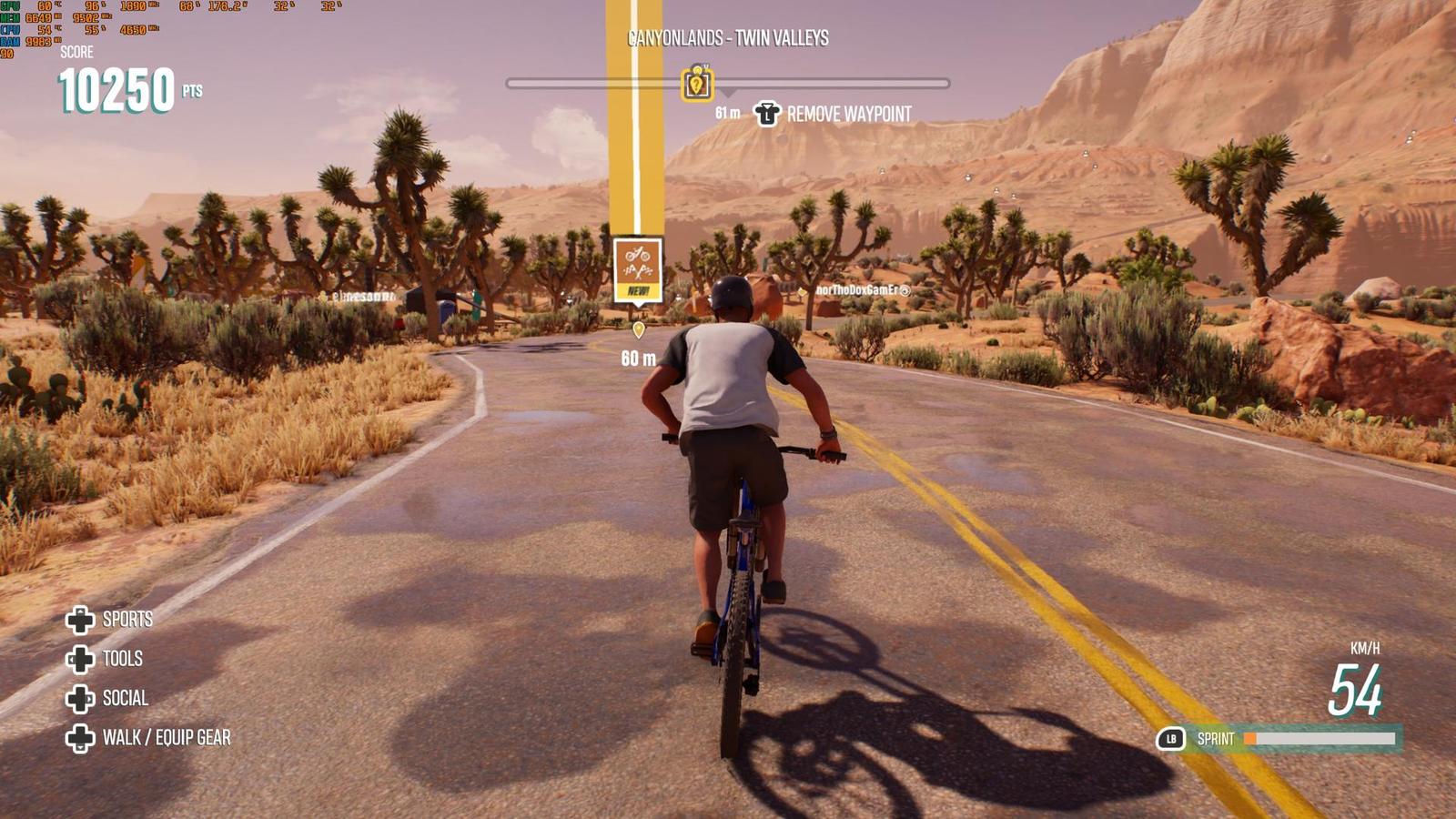Image resolution: width=1456 pixels, height=819 pixels.
Task: Select the bike race event icon marked NEW
Action: click(638, 268)
